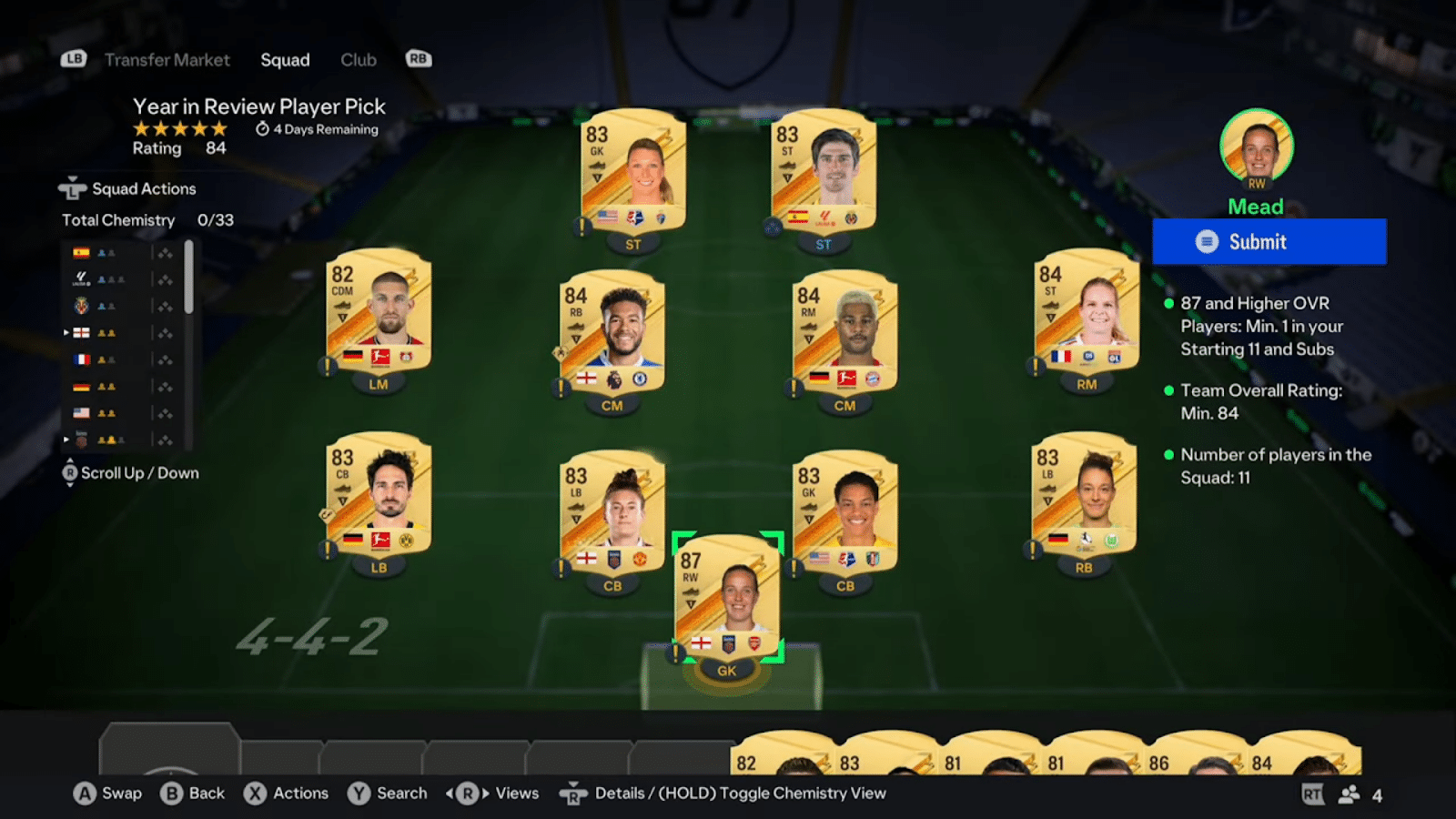Click Mead's circular portrait above Submit

(x=1257, y=148)
